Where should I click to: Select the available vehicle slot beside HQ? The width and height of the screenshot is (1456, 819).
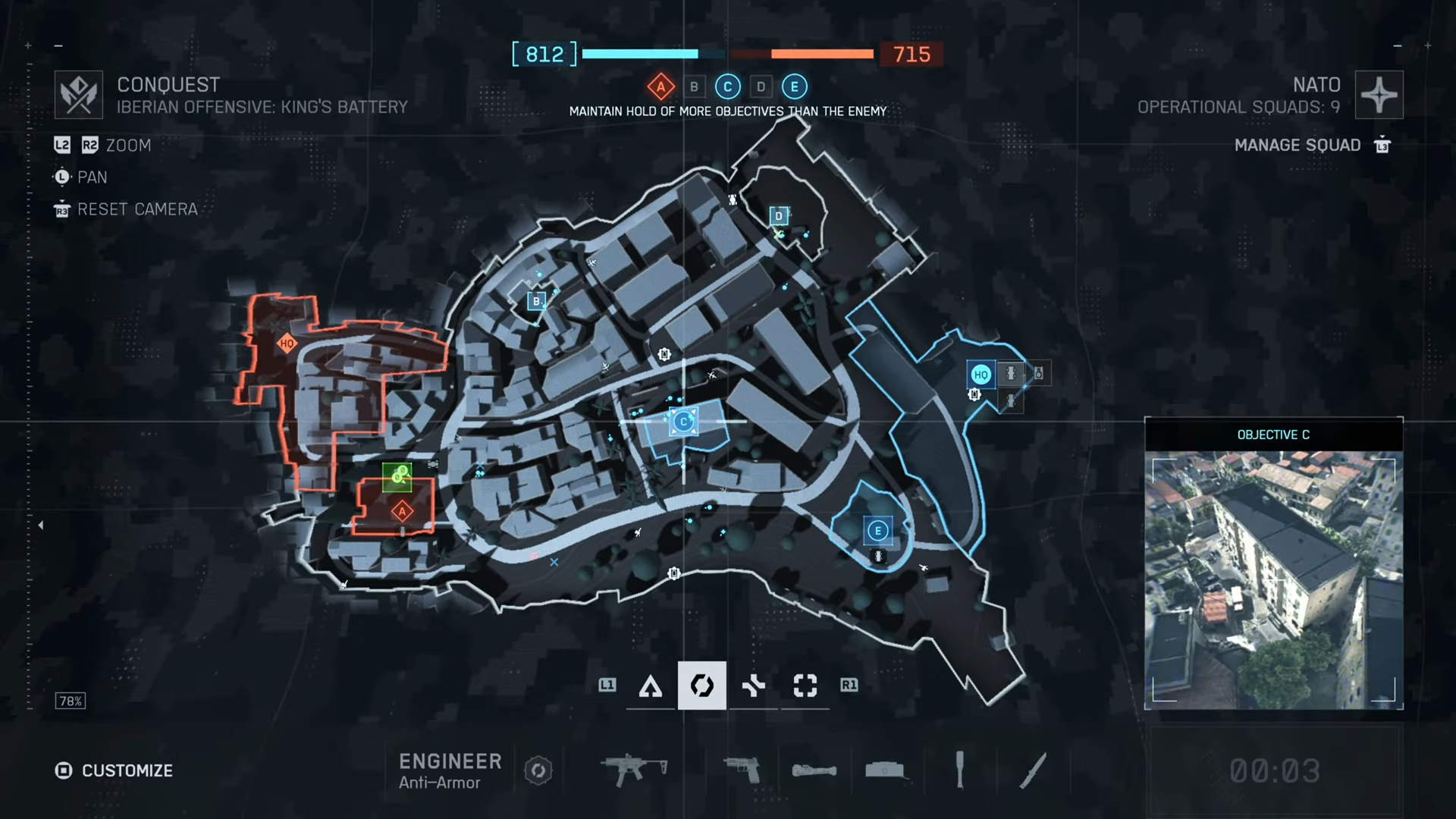pyautogui.click(x=1010, y=373)
